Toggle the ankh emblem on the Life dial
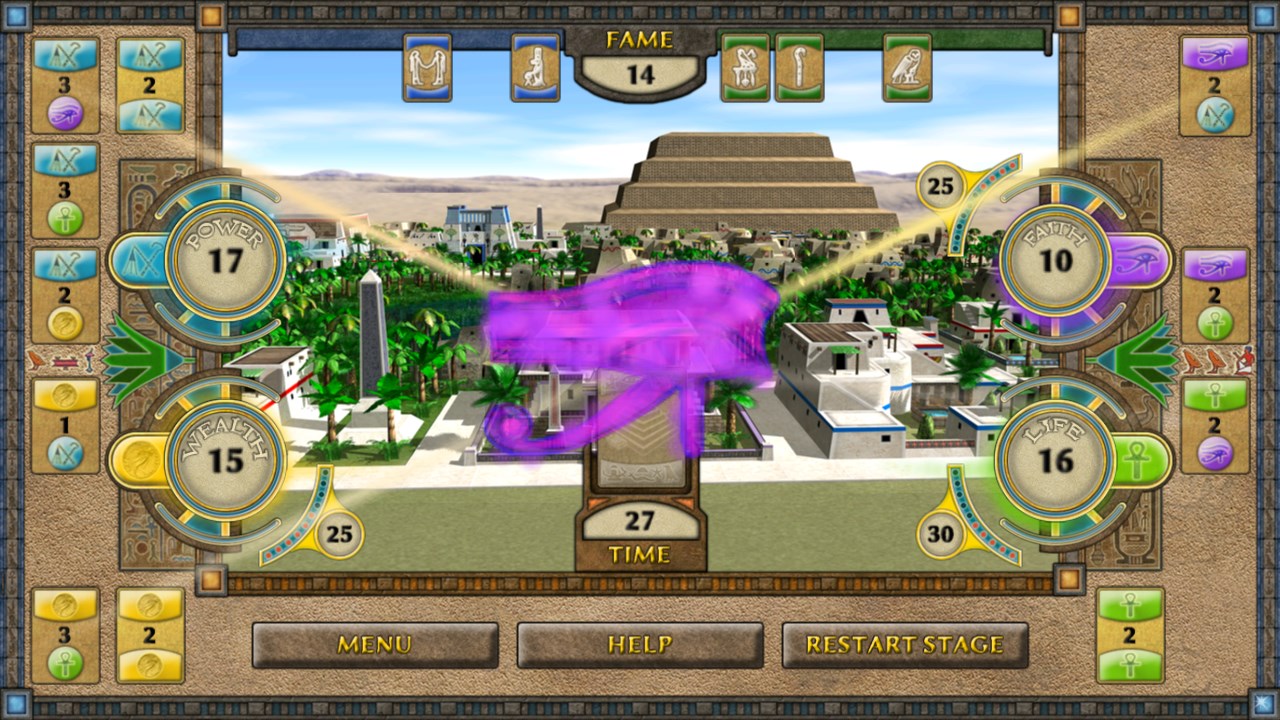This screenshot has height=720, width=1280. (1138, 460)
